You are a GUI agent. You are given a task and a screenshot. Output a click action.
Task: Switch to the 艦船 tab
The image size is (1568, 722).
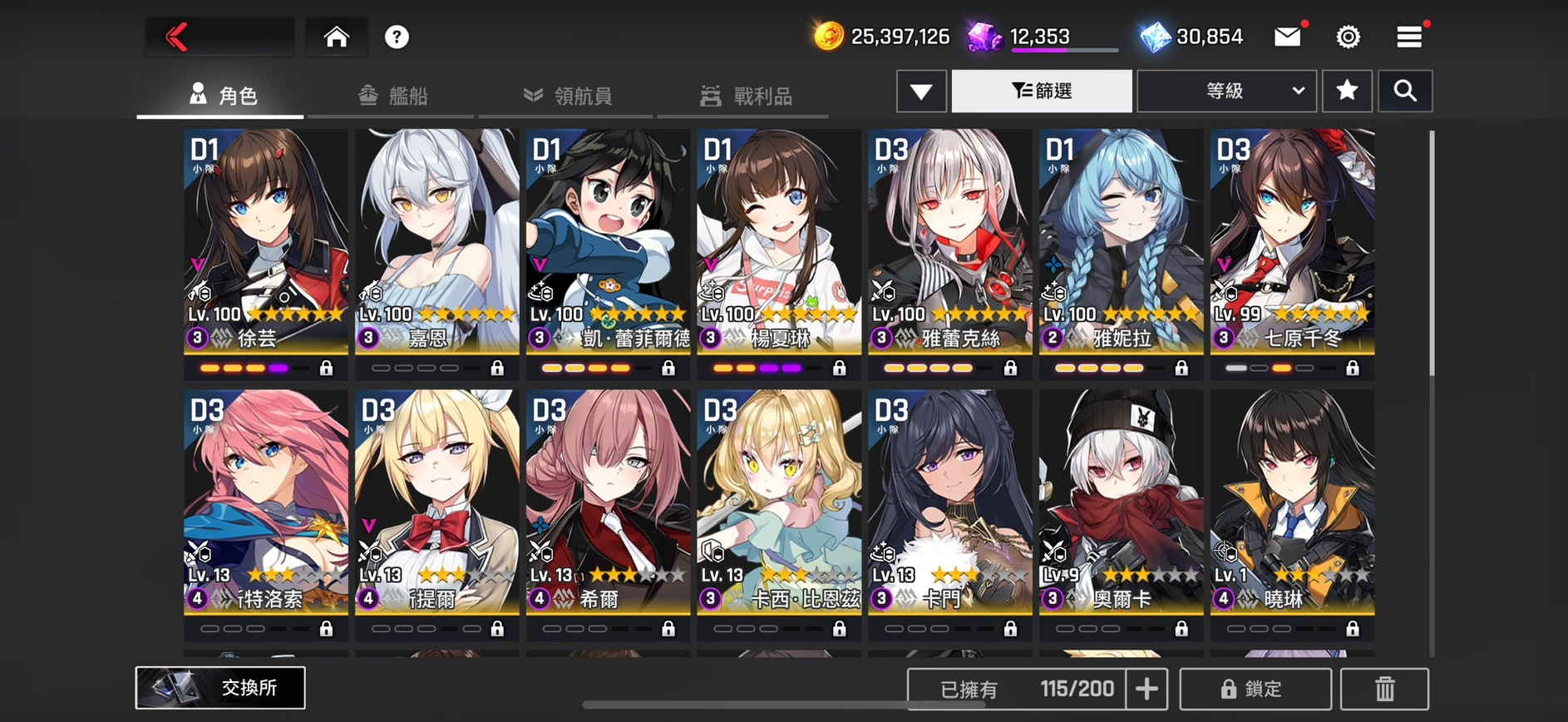click(x=393, y=96)
